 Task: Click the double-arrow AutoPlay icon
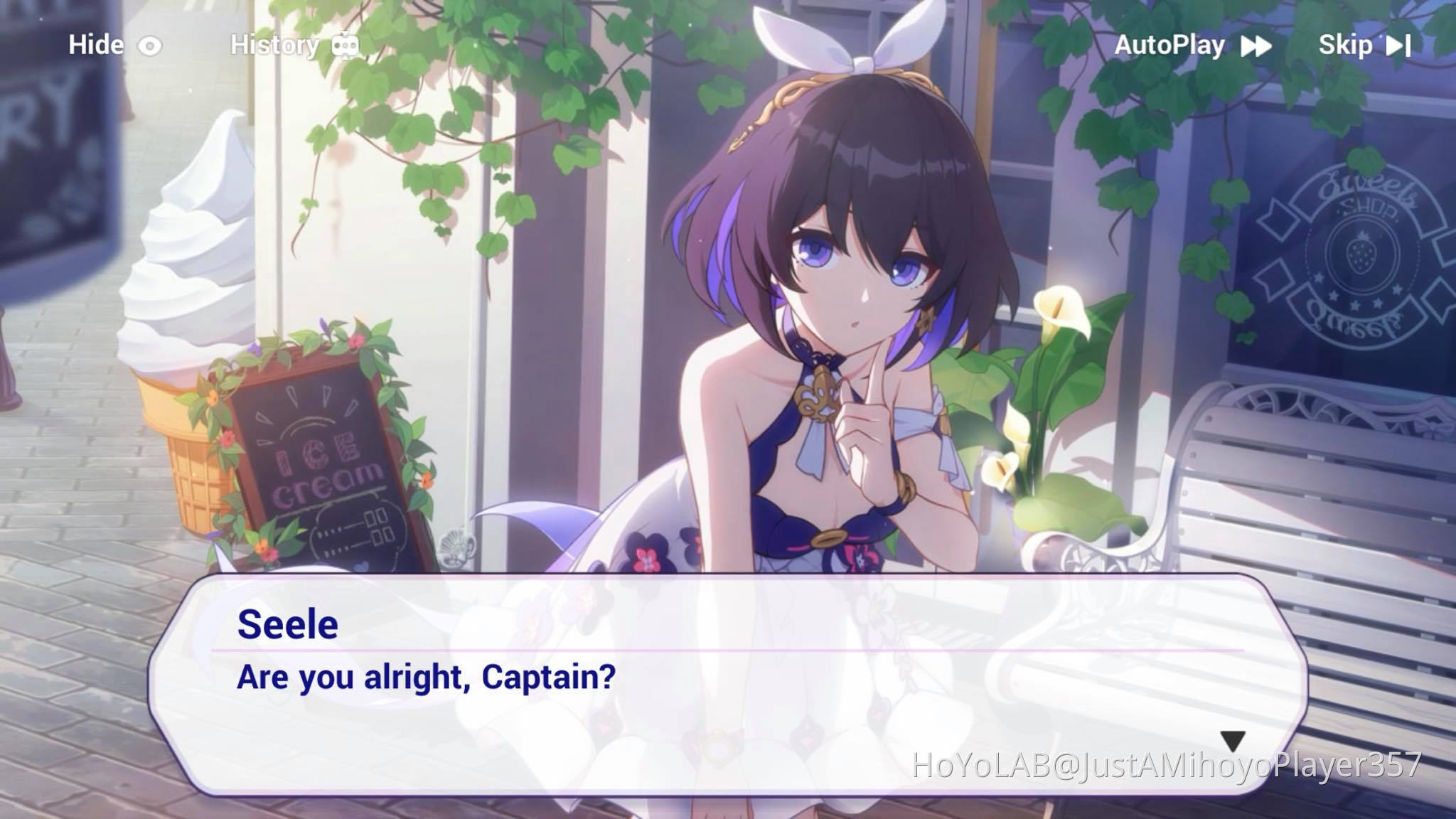1256,45
